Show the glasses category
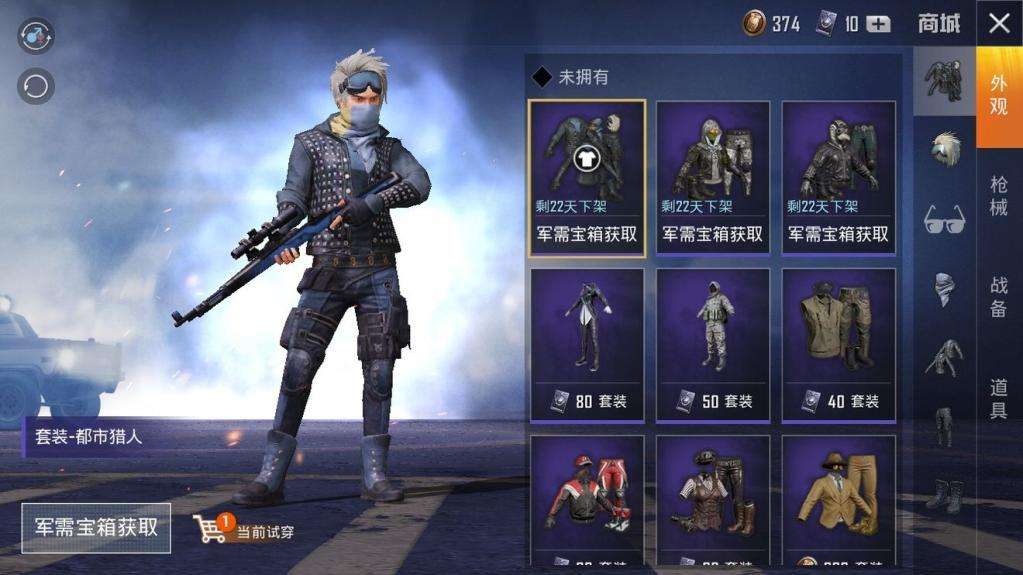The height and width of the screenshot is (575, 1023). point(944,217)
